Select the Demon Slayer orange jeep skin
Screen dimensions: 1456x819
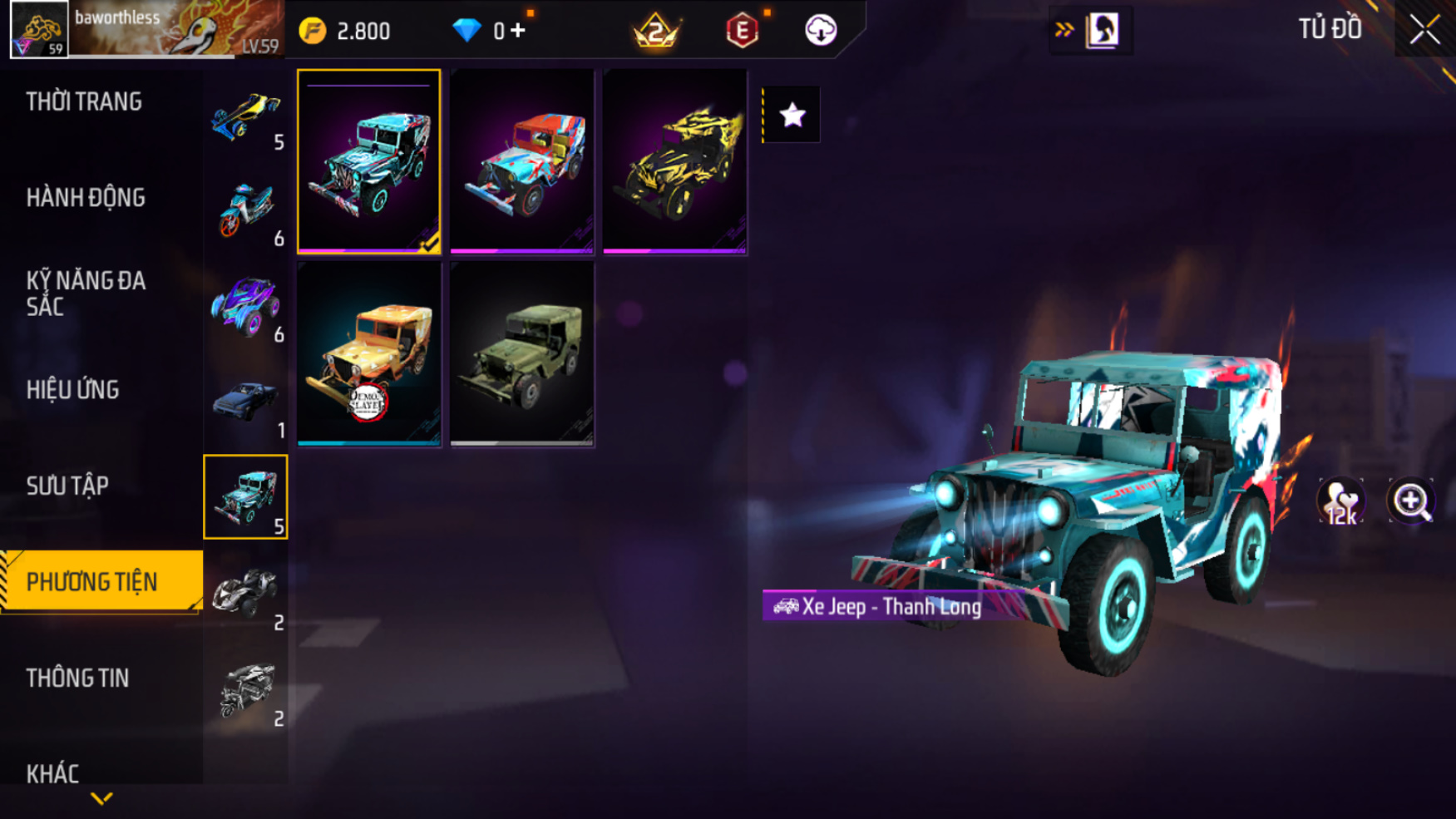tap(369, 354)
